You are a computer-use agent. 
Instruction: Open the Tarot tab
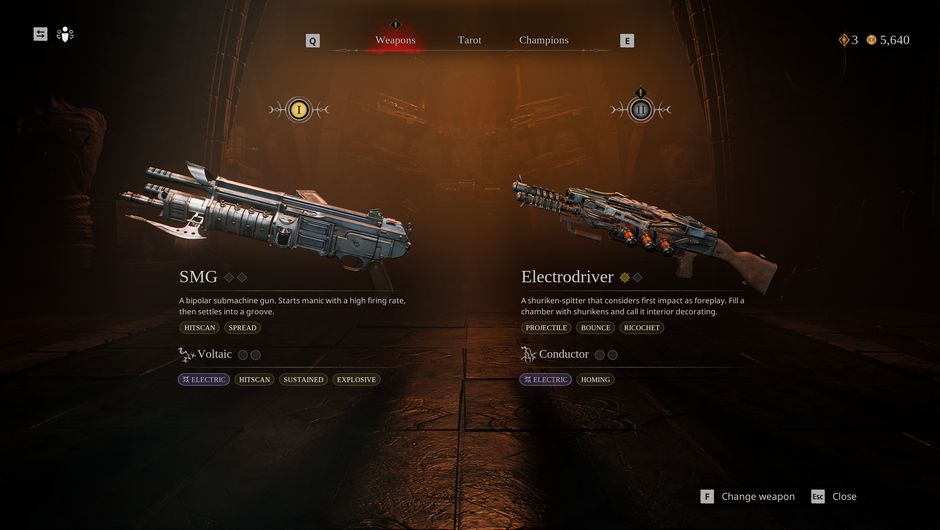pos(469,40)
